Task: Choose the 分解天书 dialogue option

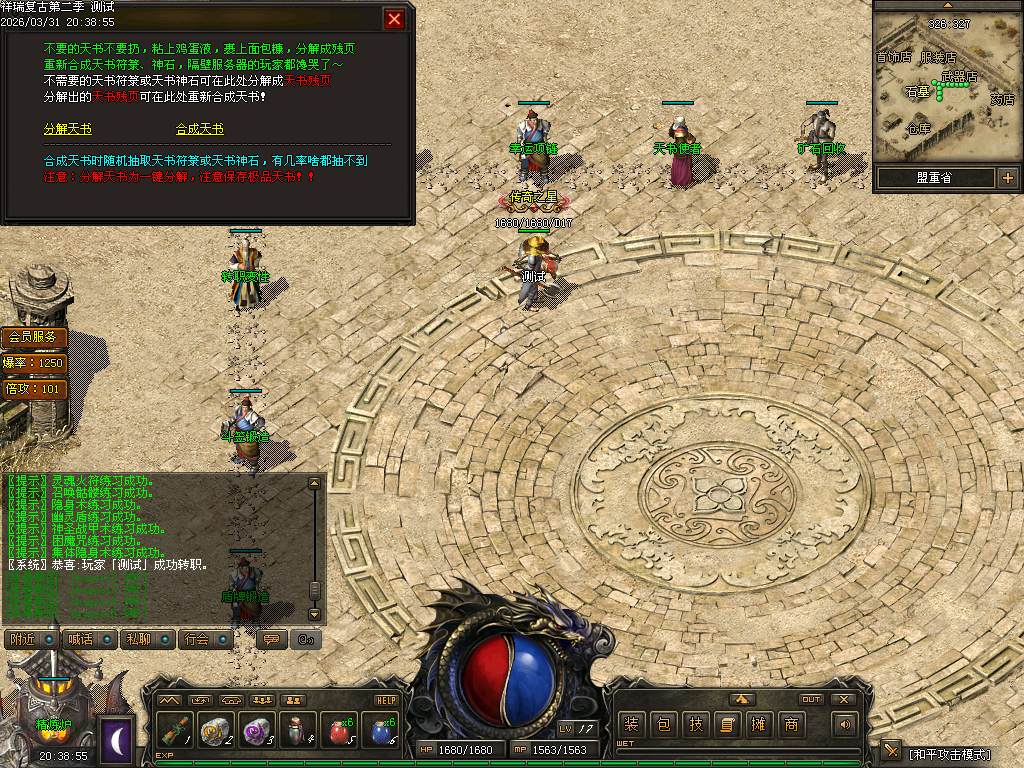Action: (67, 130)
